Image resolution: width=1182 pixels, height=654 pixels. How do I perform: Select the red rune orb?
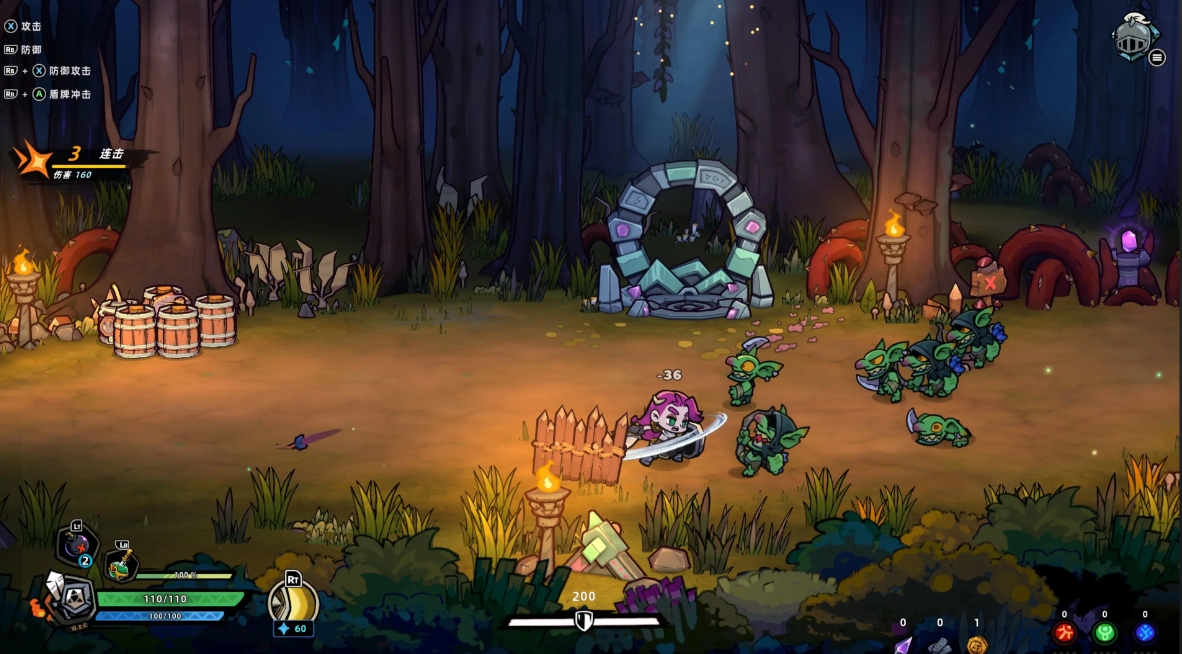point(1063,633)
